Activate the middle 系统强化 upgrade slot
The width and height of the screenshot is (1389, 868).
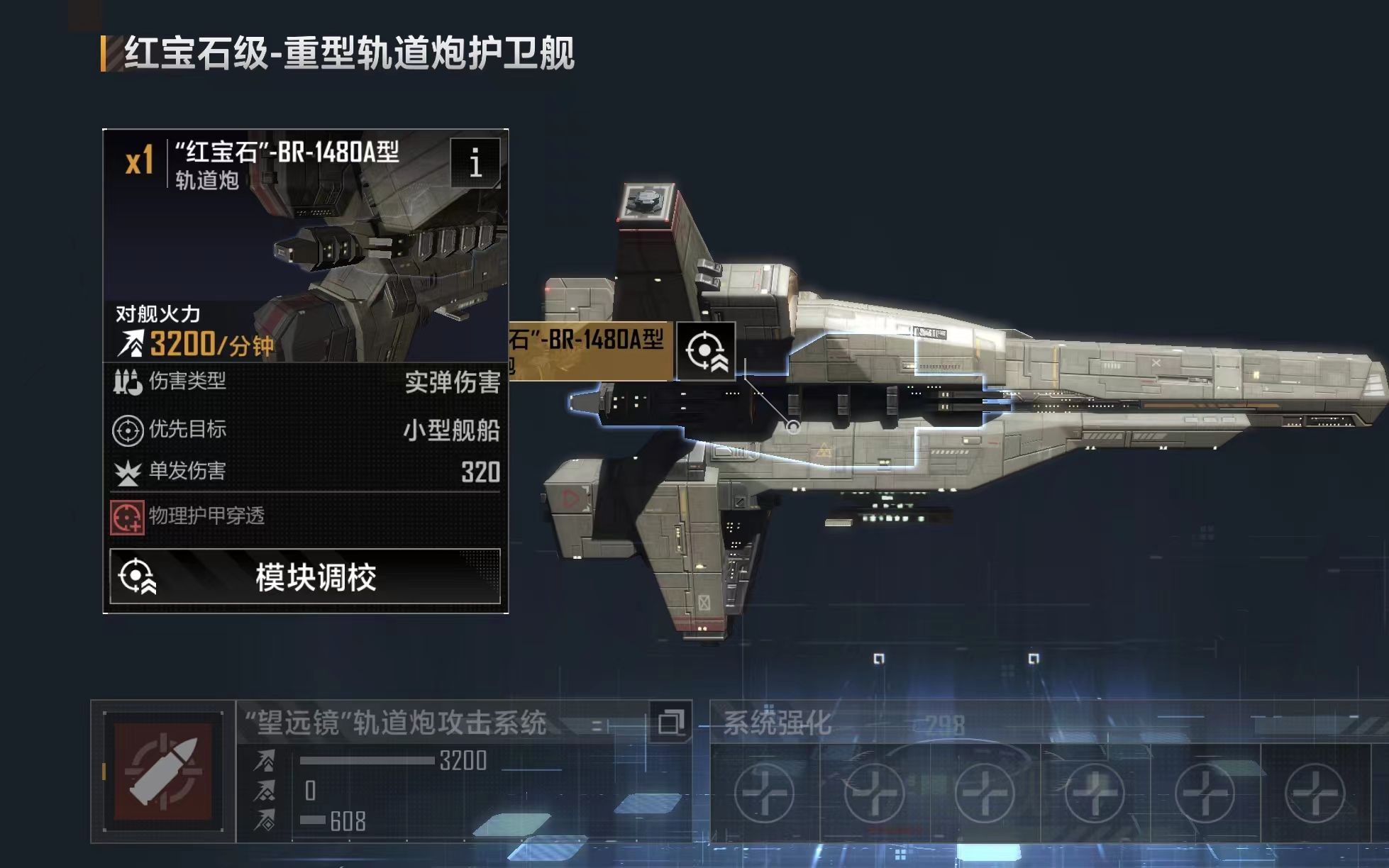pyautogui.click(x=987, y=794)
